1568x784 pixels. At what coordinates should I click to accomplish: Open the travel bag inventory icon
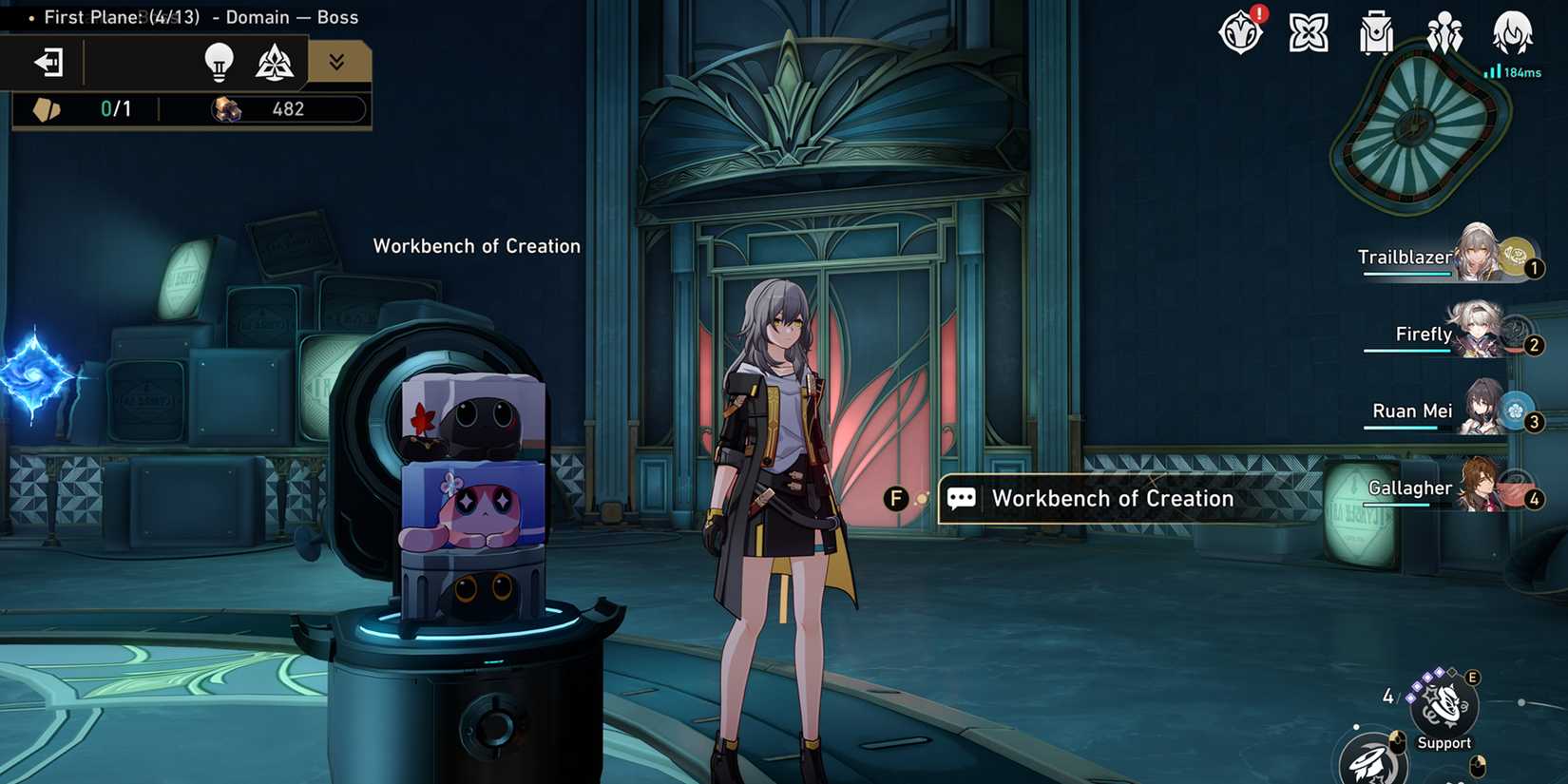pos(1376,34)
